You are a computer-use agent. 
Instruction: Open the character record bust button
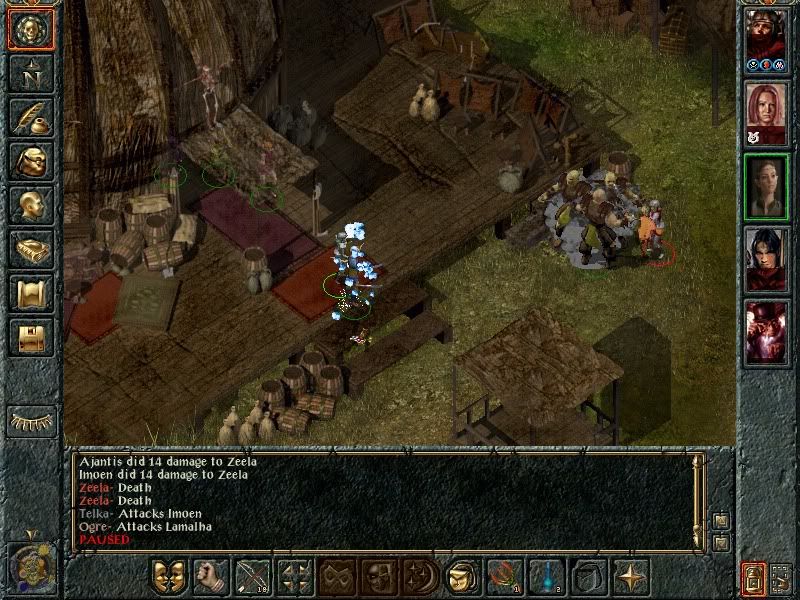tap(30, 204)
